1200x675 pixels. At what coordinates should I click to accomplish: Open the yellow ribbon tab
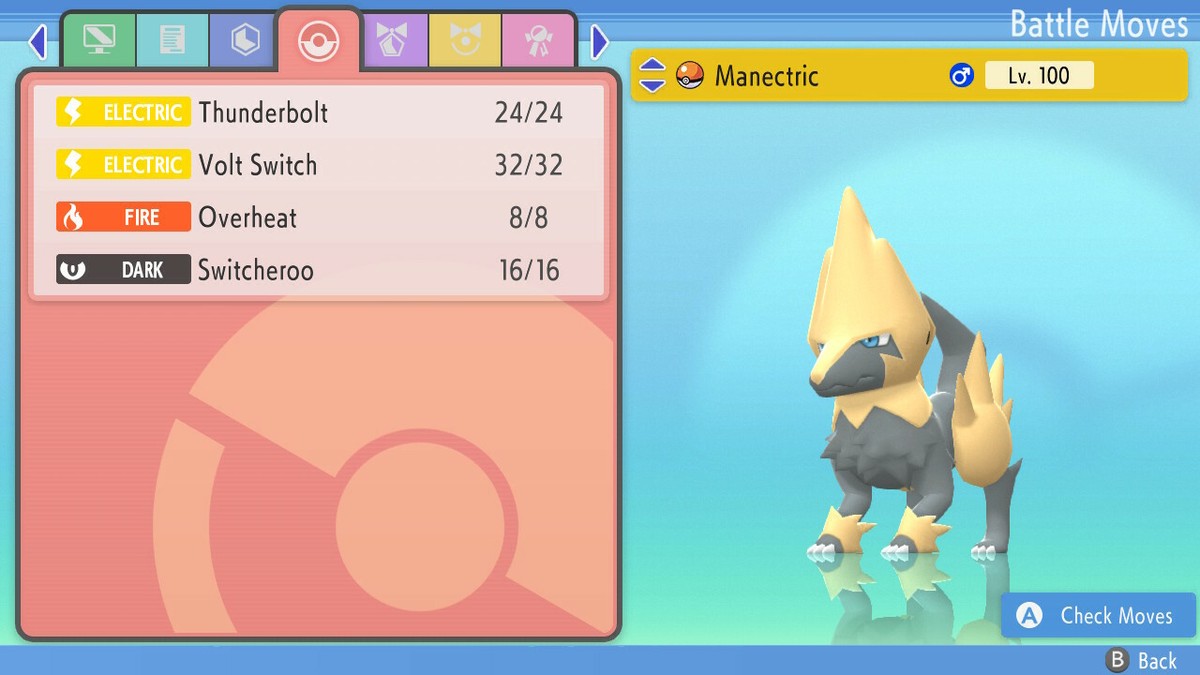click(x=465, y=41)
